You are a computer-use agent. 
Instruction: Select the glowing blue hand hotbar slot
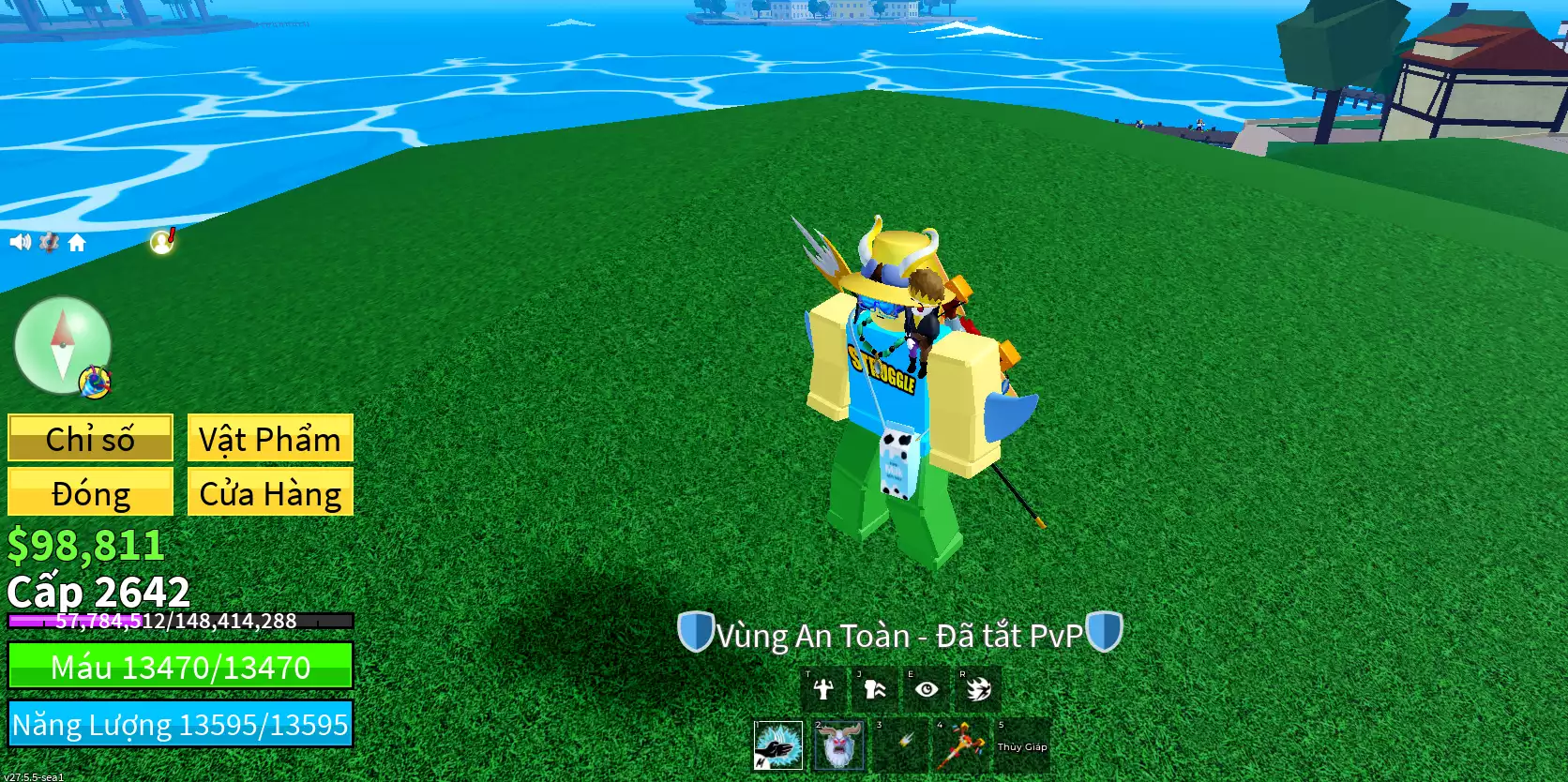pos(778,745)
